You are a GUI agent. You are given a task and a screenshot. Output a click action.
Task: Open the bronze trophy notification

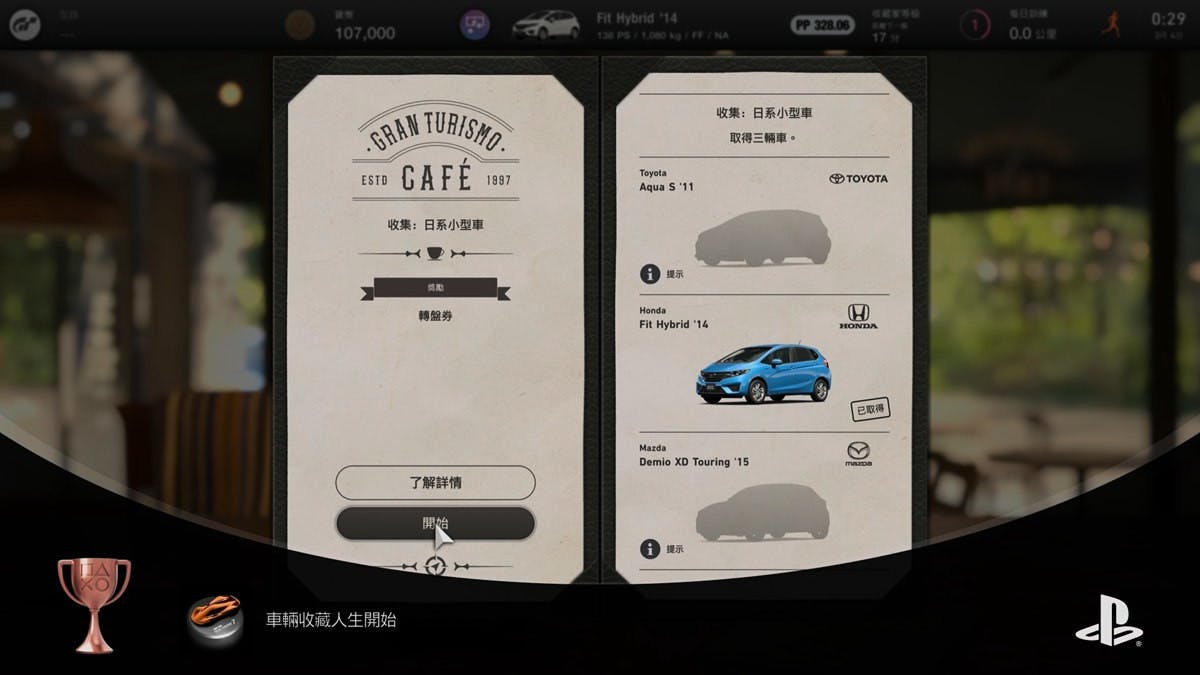pyautogui.click(x=93, y=605)
